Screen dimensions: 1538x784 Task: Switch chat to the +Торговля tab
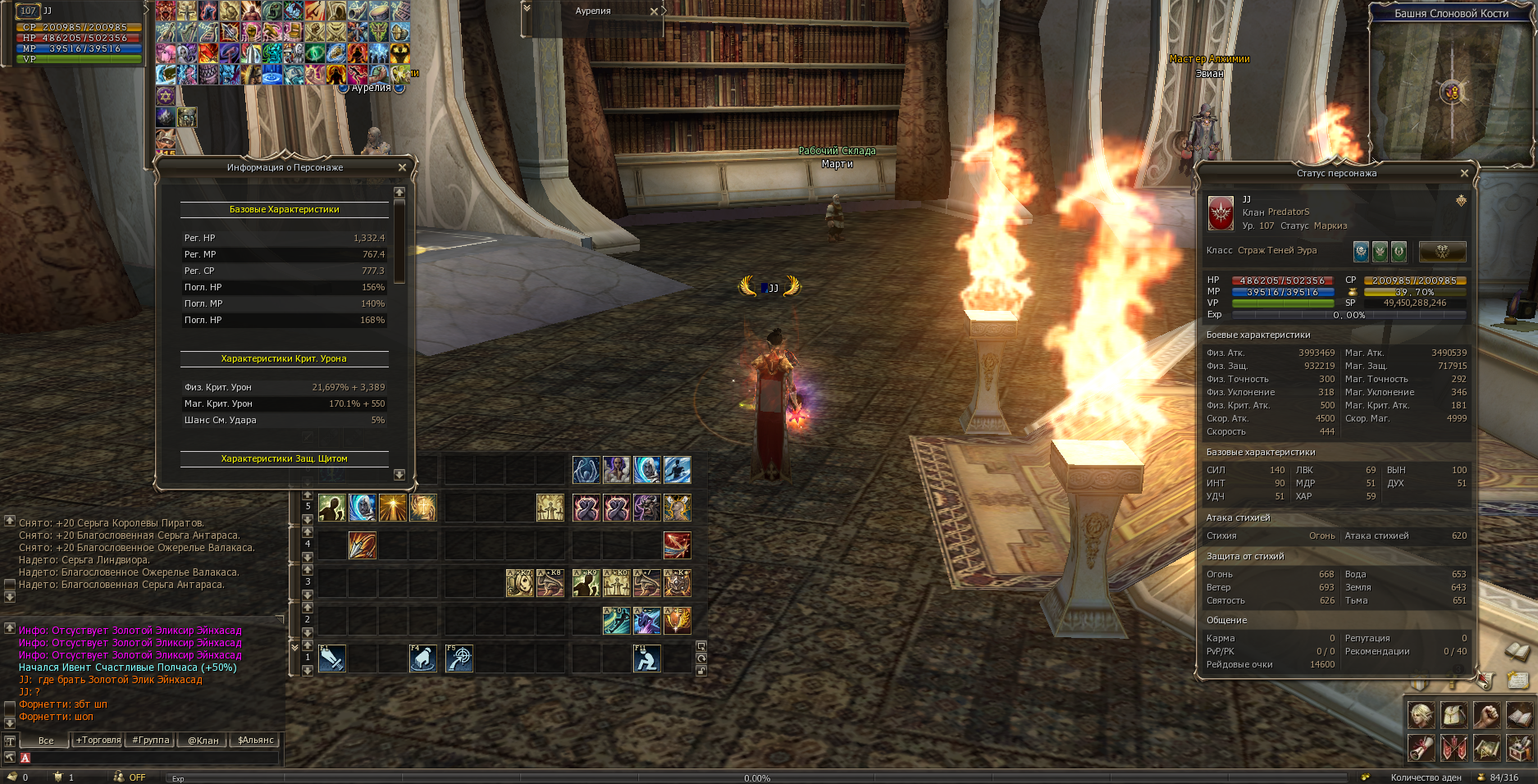click(x=98, y=740)
